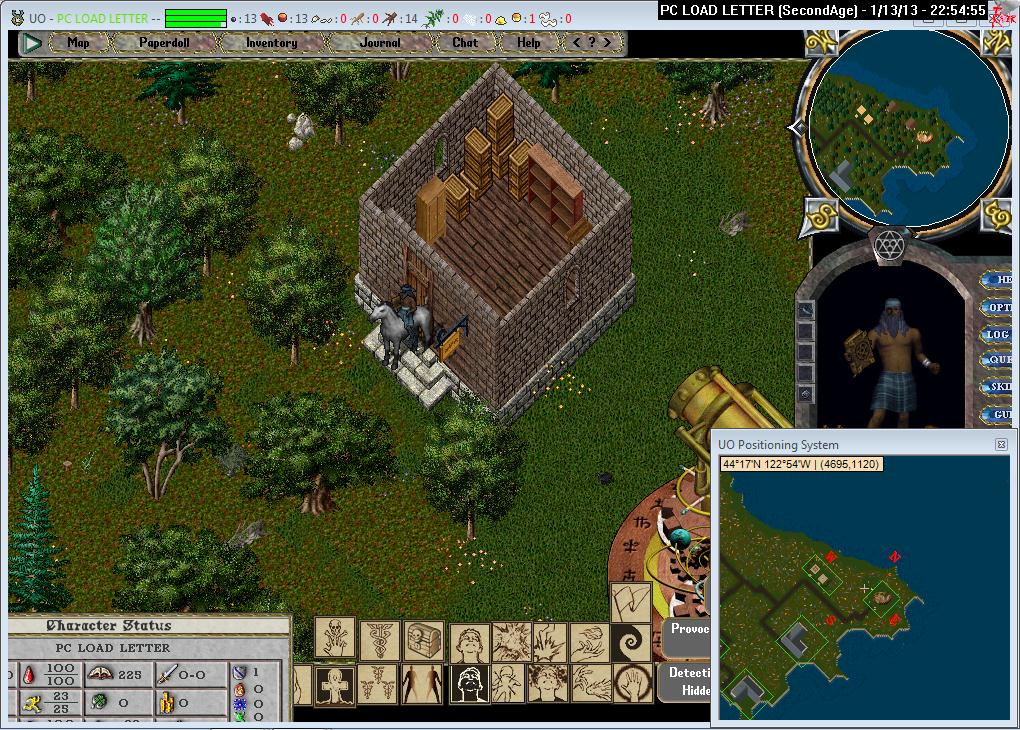
Task: Open the Chat menu entry
Action: (465, 43)
